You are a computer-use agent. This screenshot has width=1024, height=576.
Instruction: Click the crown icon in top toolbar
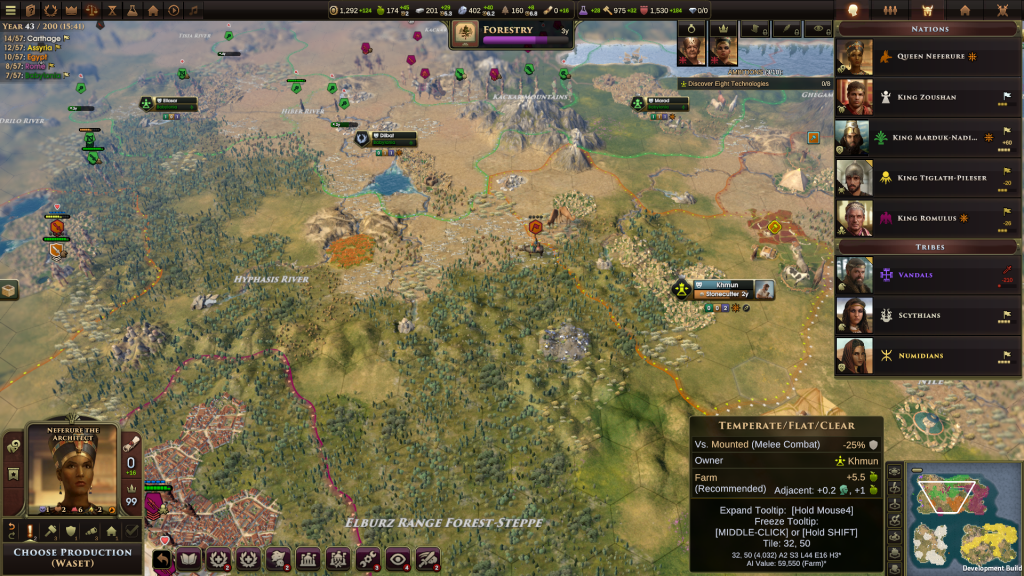coord(70,10)
